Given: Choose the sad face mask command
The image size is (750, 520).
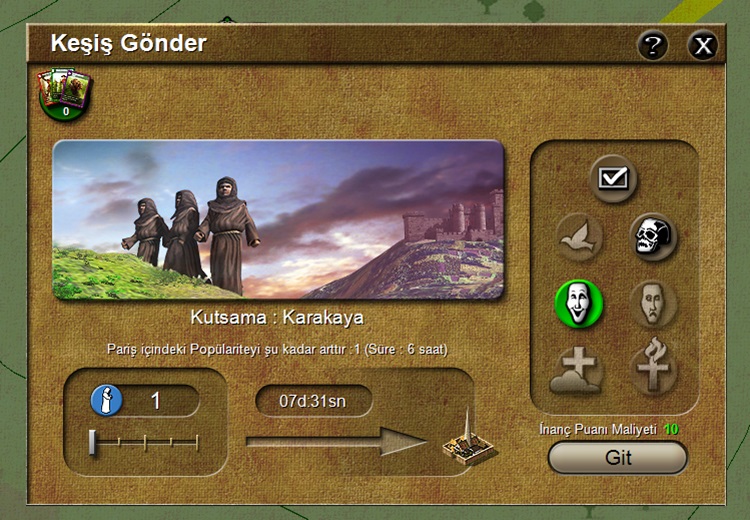Looking at the screenshot, I should 653,302.
